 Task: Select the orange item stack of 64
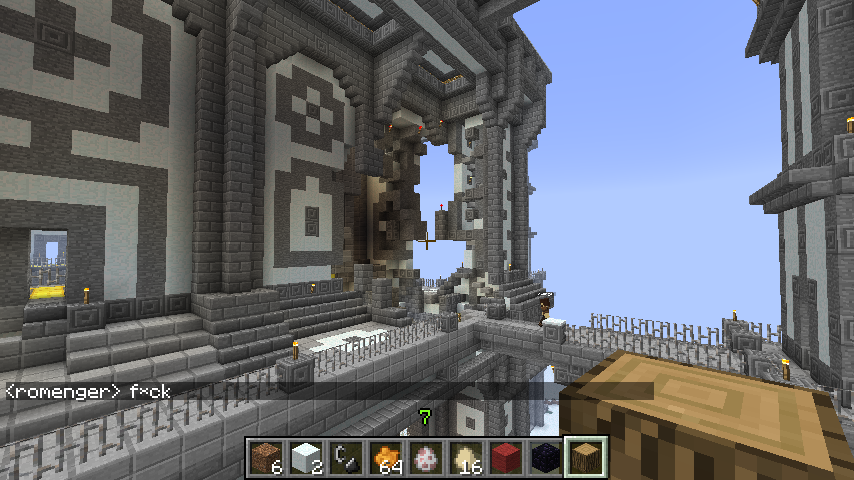click(387, 458)
